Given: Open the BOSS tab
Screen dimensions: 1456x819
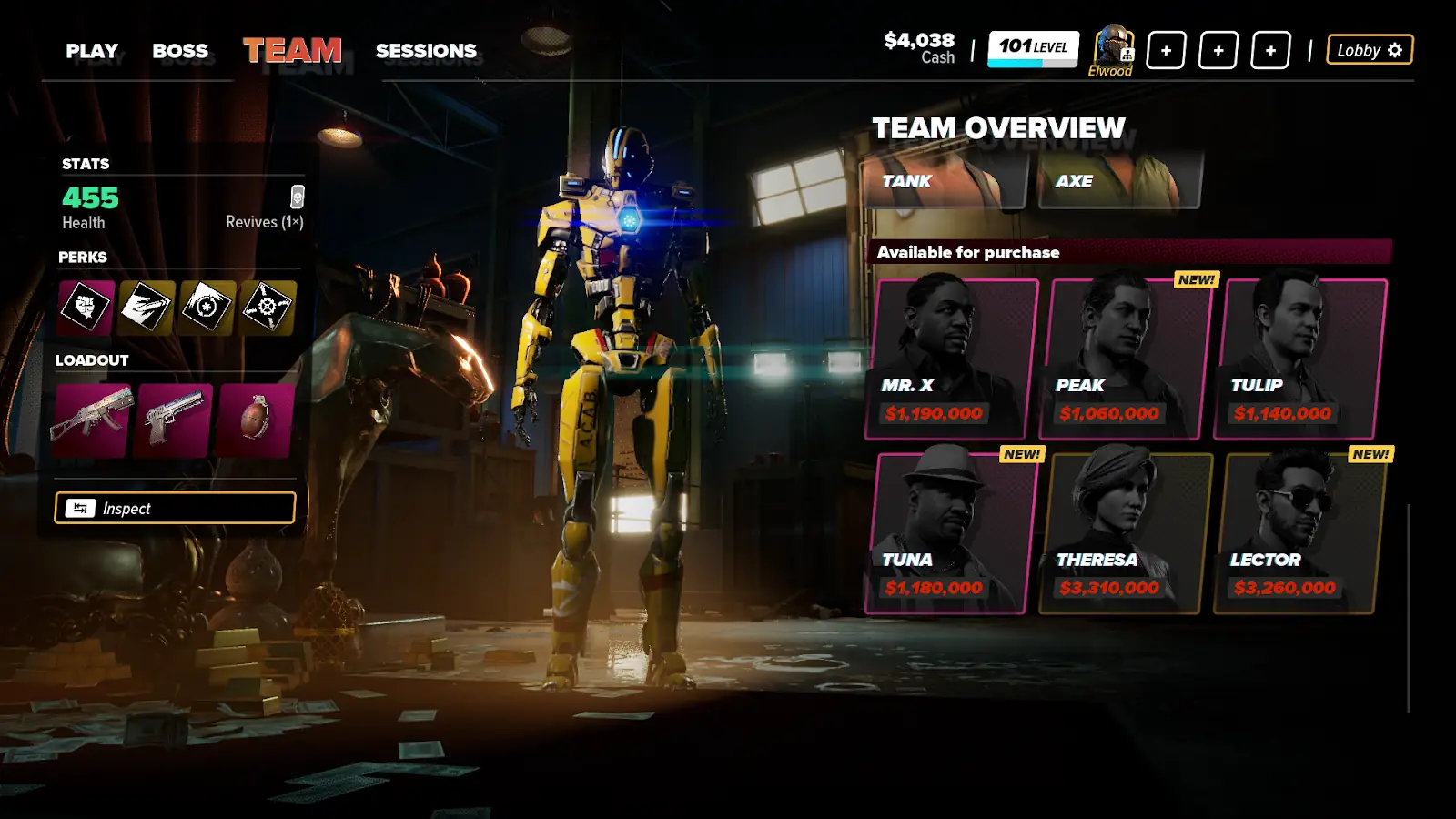Looking at the screenshot, I should [x=180, y=51].
